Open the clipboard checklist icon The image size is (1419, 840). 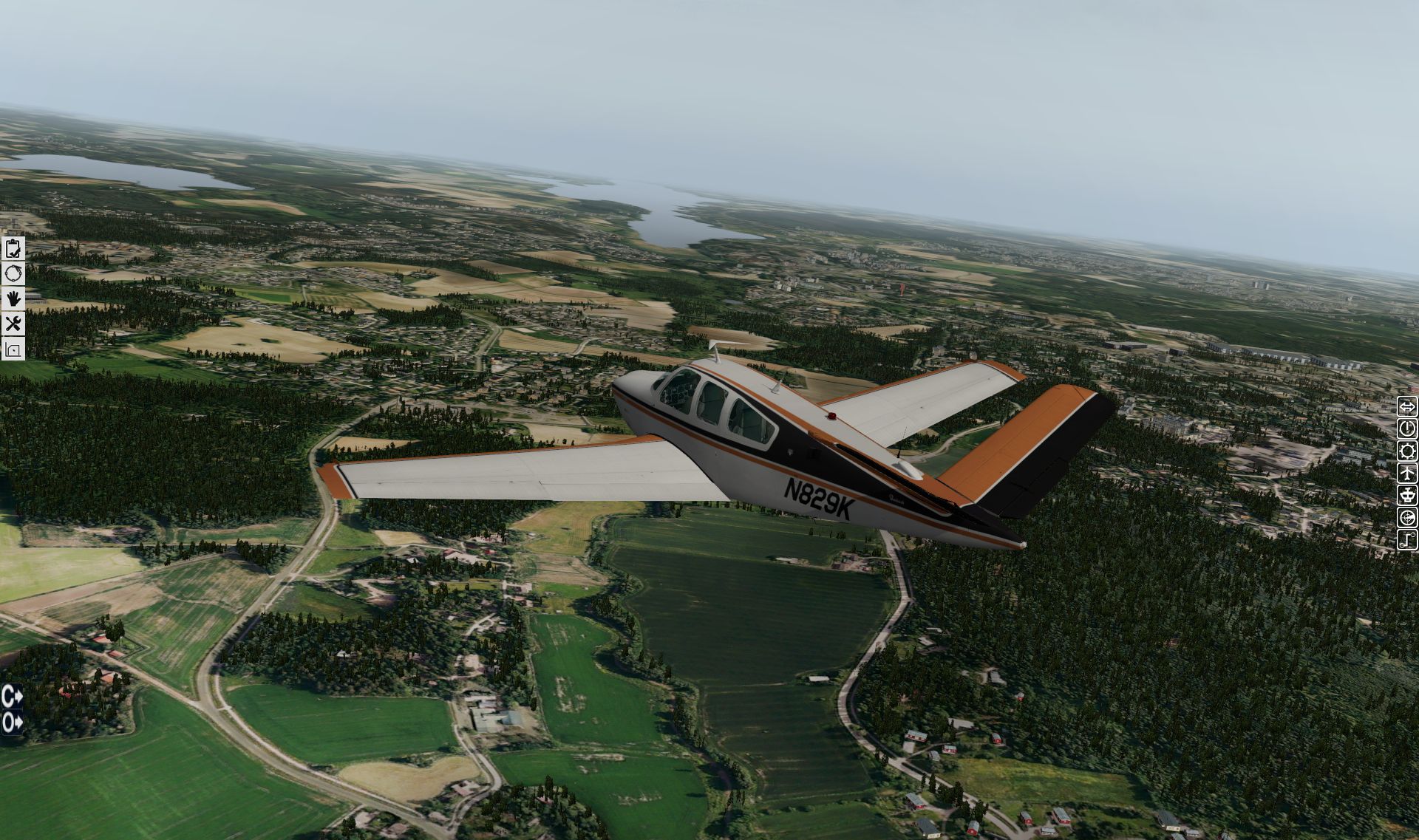pos(13,249)
